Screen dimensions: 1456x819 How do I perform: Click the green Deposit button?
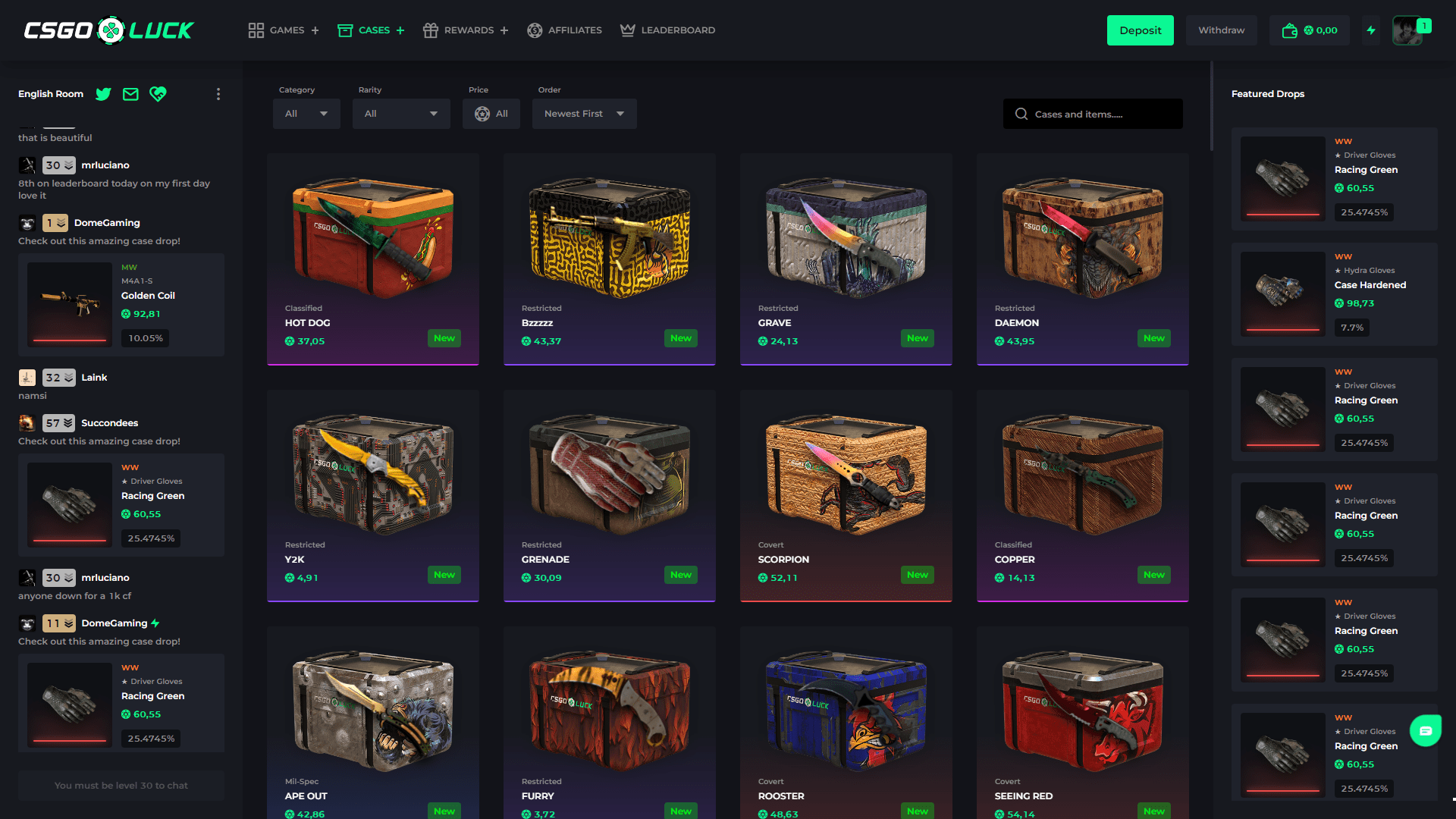pos(1140,30)
